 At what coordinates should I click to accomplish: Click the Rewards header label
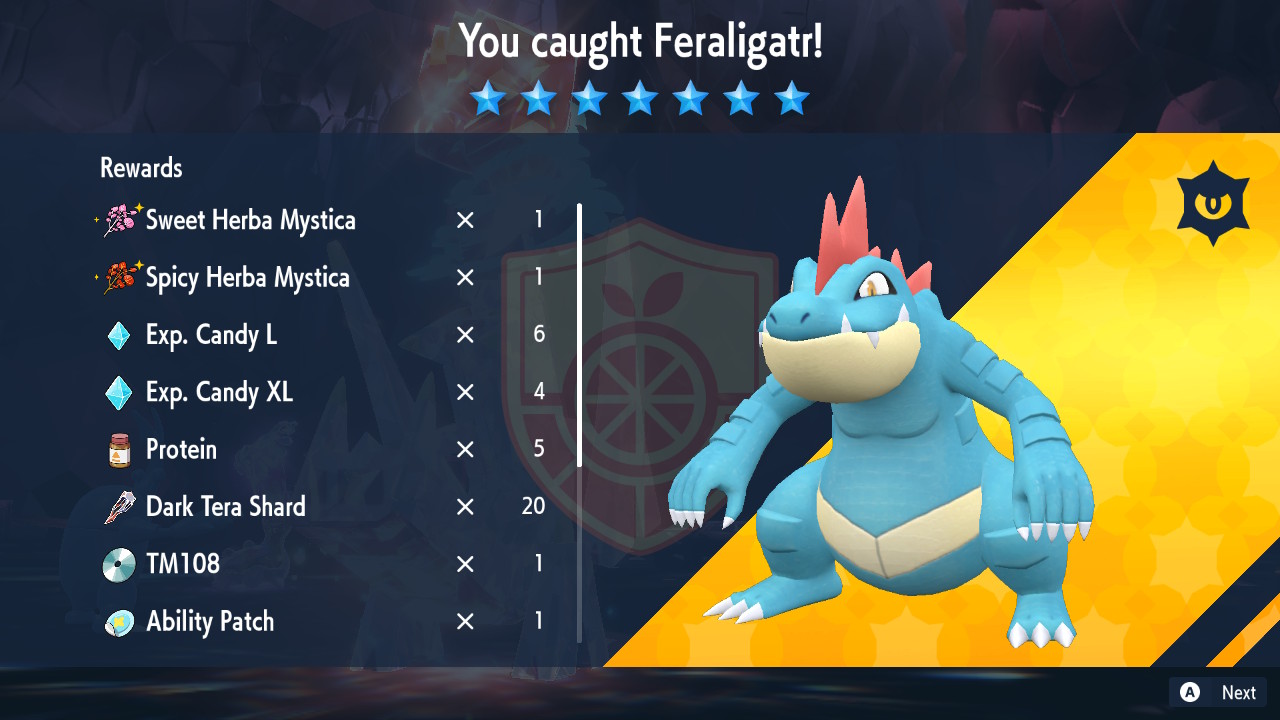[140, 168]
